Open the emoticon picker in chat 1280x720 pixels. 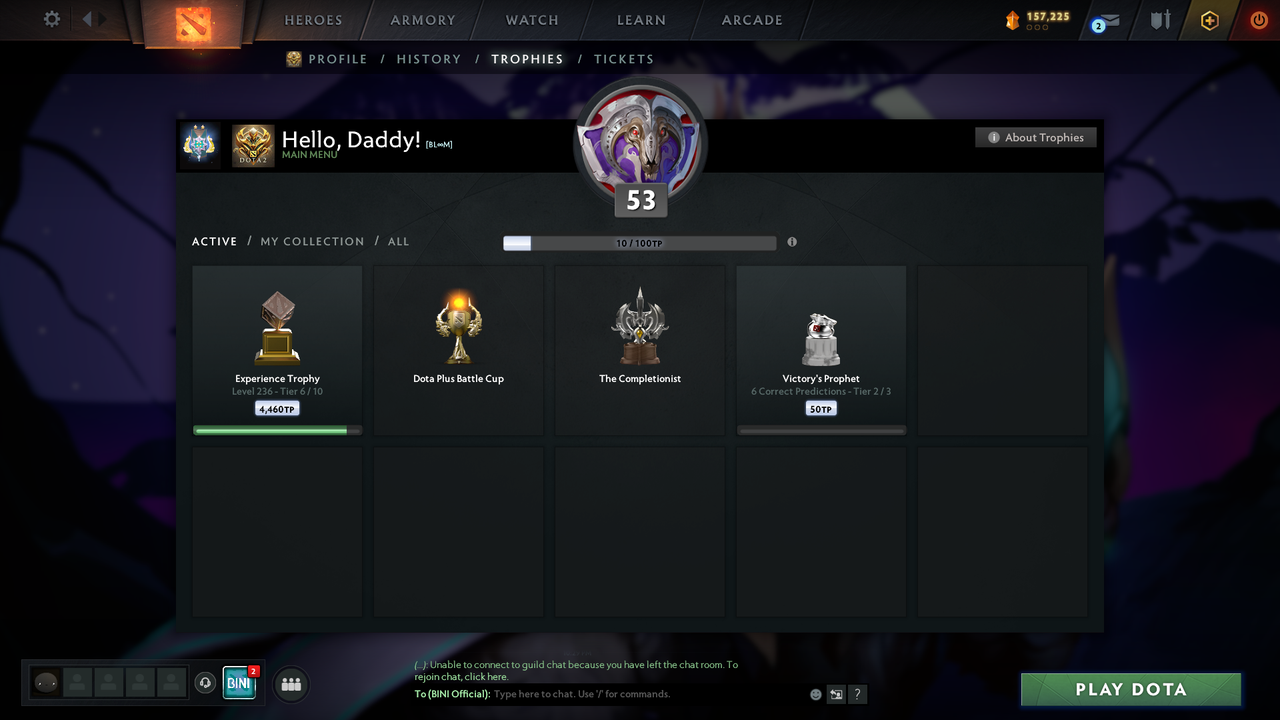[815, 694]
